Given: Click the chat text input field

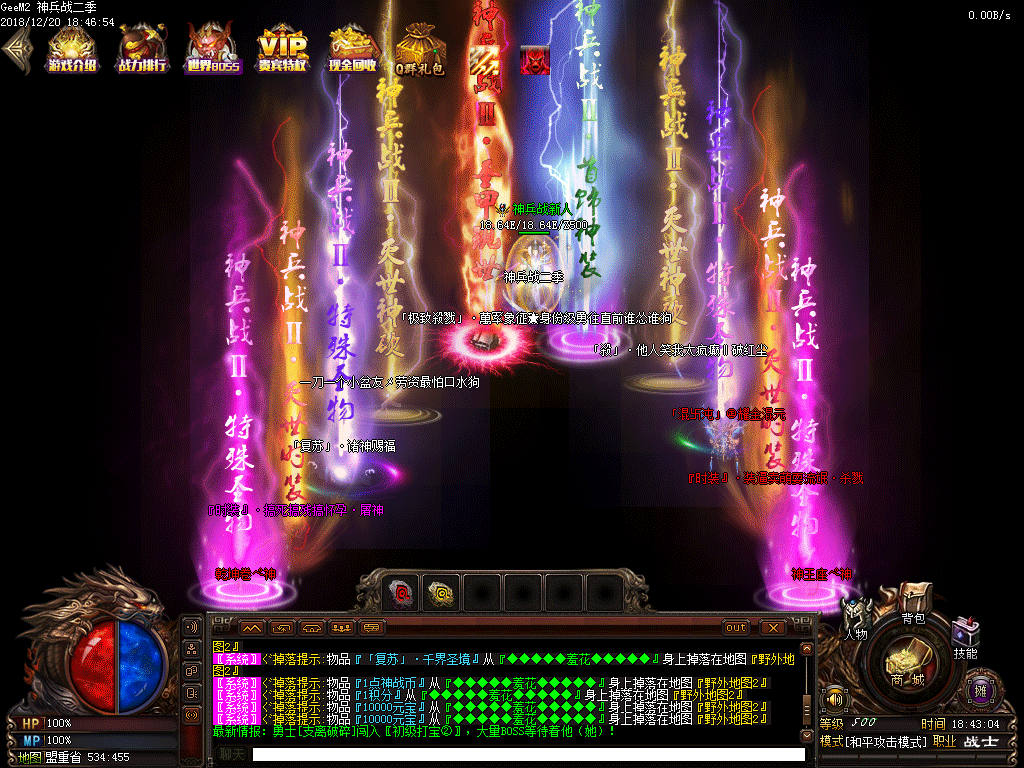Looking at the screenshot, I should (x=528, y=755).
